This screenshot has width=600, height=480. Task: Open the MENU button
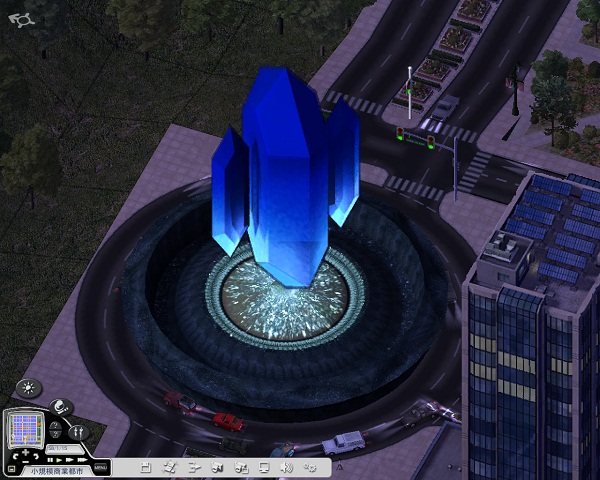[x=100, y=466]
